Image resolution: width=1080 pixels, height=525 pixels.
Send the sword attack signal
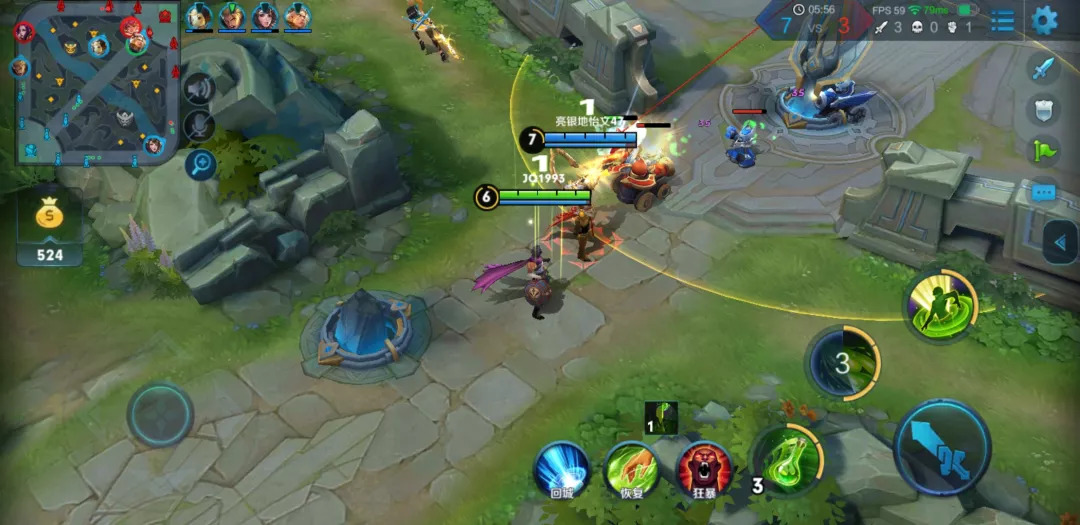point(1043,68)
